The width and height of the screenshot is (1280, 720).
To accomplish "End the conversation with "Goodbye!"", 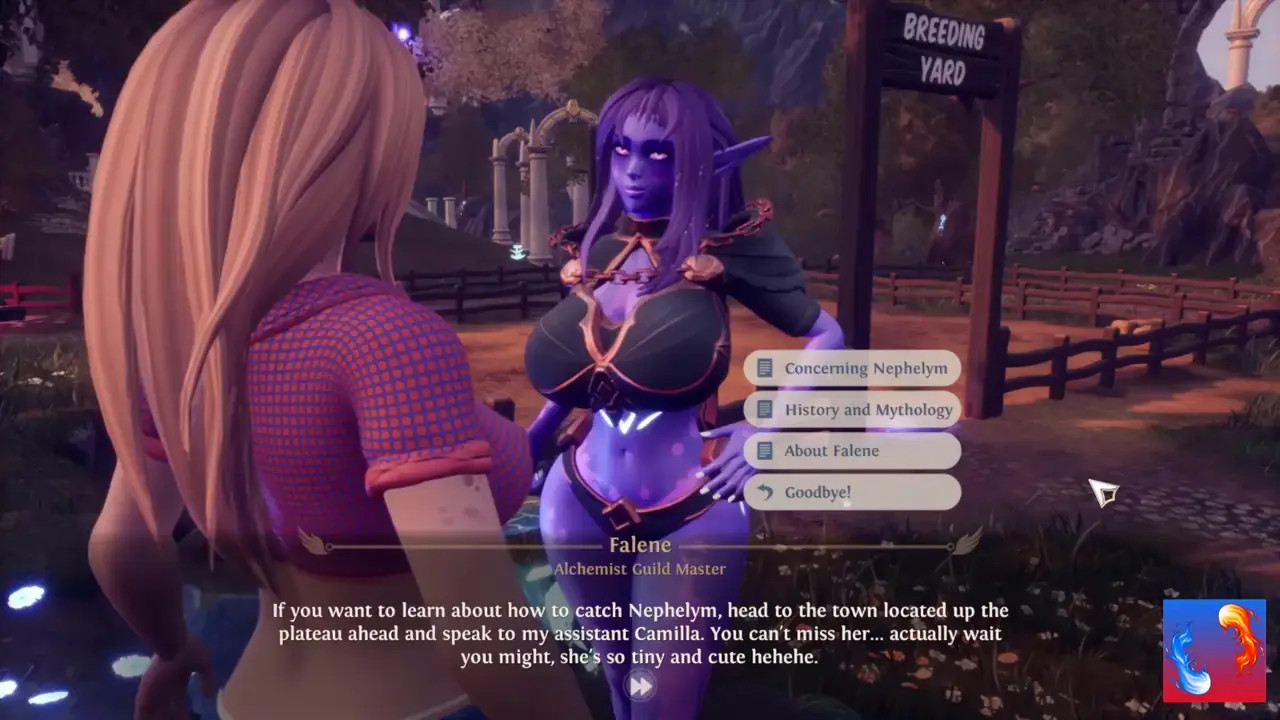I will click(x=852, y=492).
